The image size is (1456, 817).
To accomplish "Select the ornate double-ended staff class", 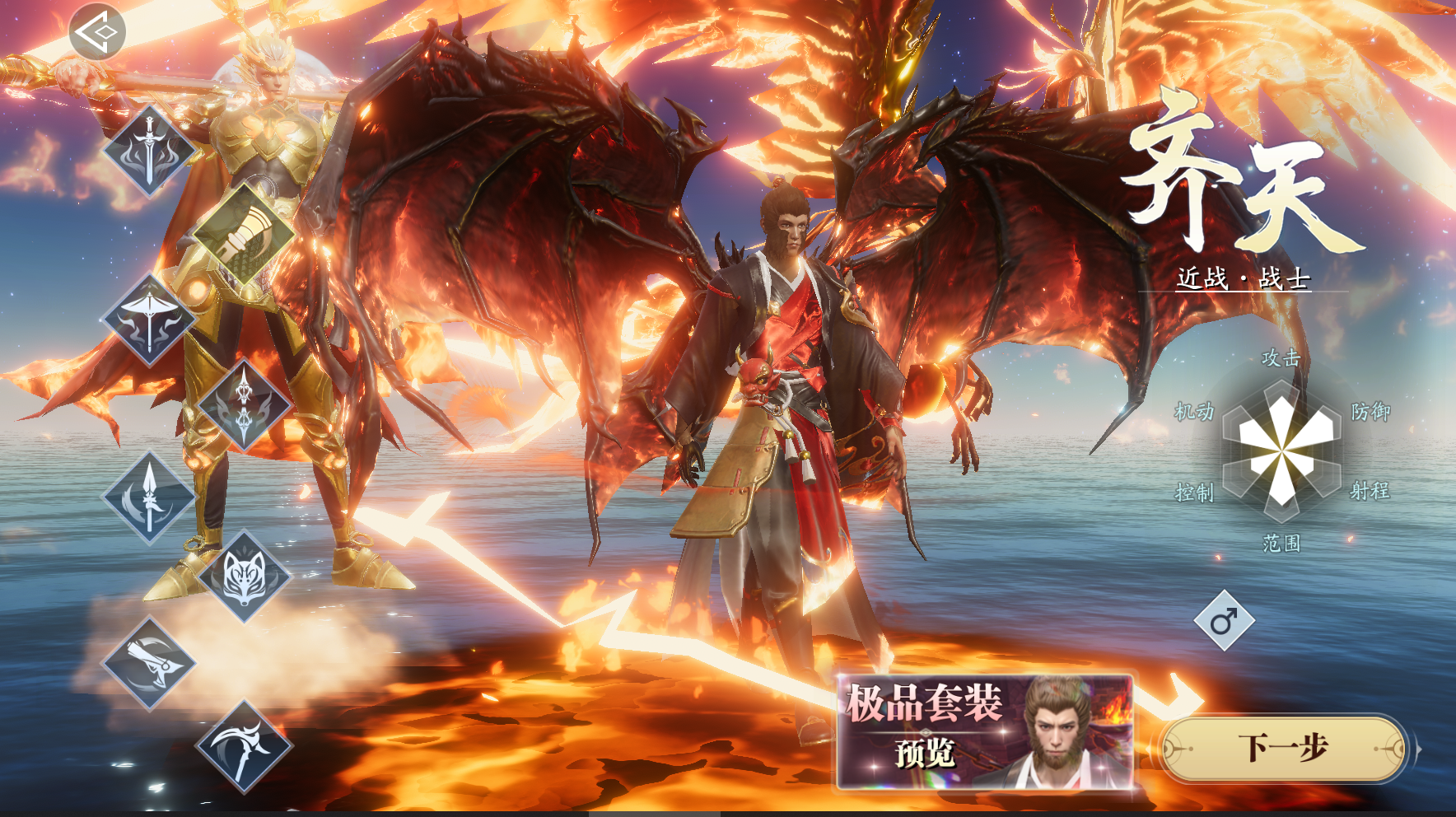I will pyautogui.click(x=245, y=404).
